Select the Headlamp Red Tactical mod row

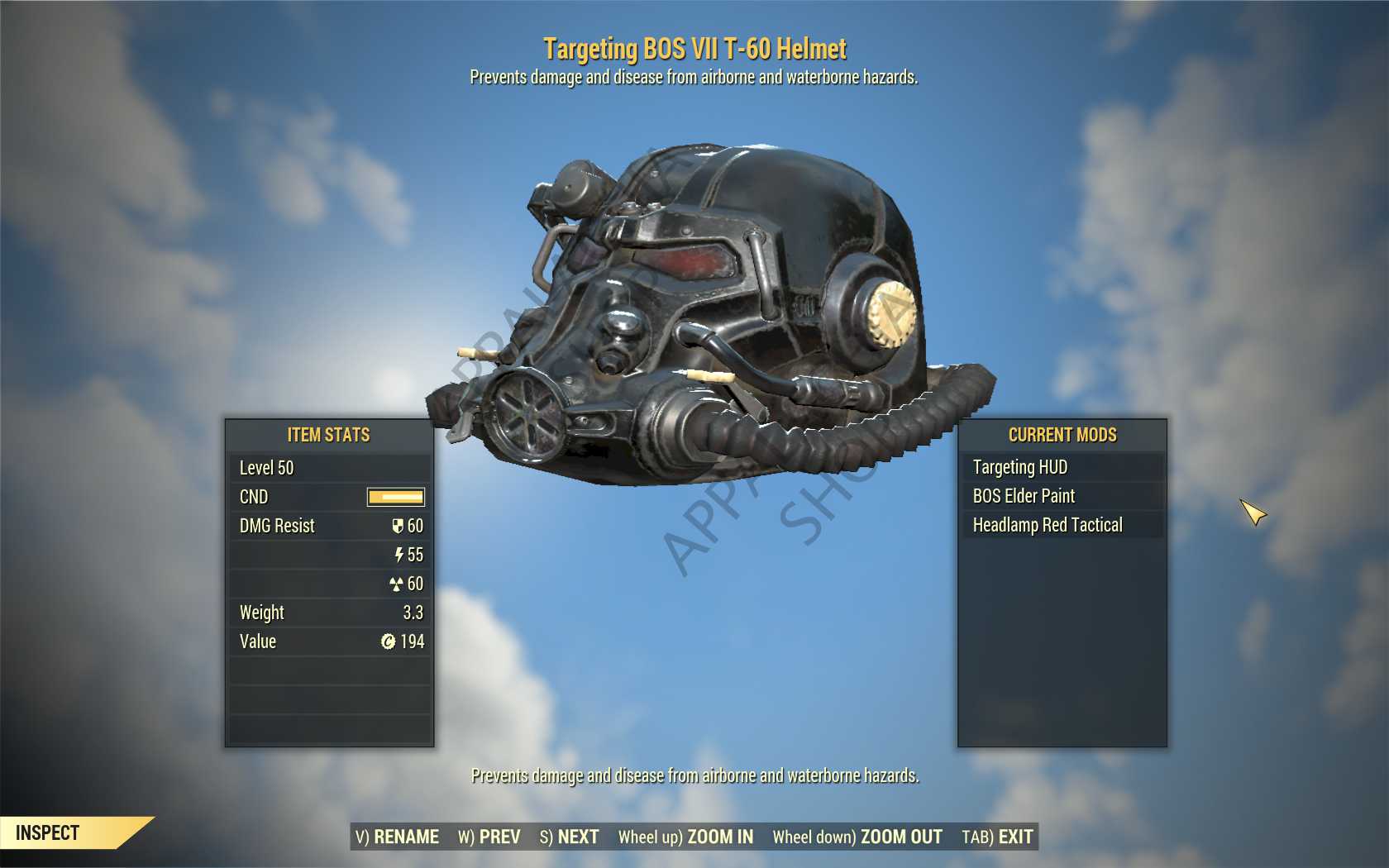pos(1062,525)
